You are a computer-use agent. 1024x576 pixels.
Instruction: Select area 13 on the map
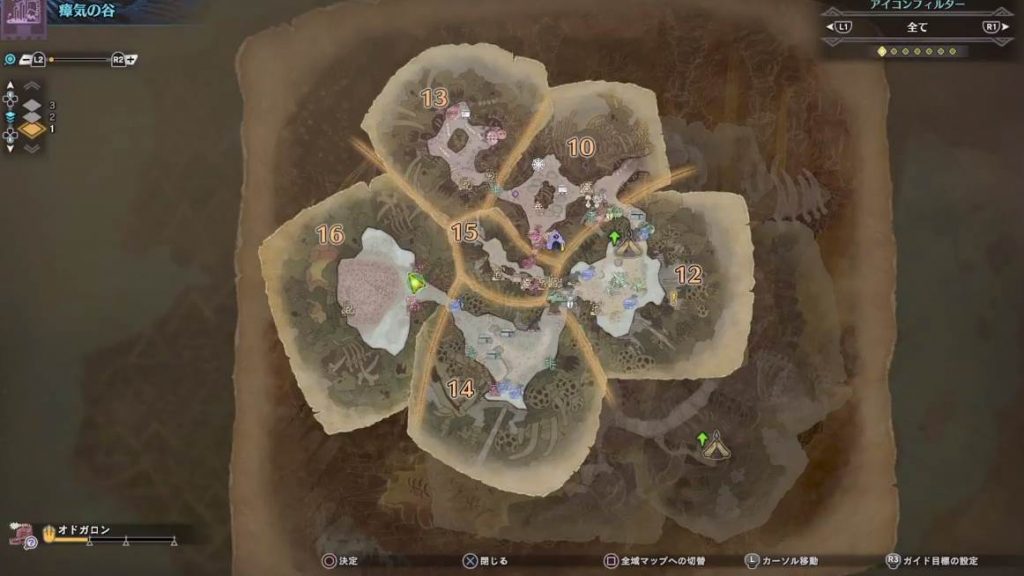[433, 98]
